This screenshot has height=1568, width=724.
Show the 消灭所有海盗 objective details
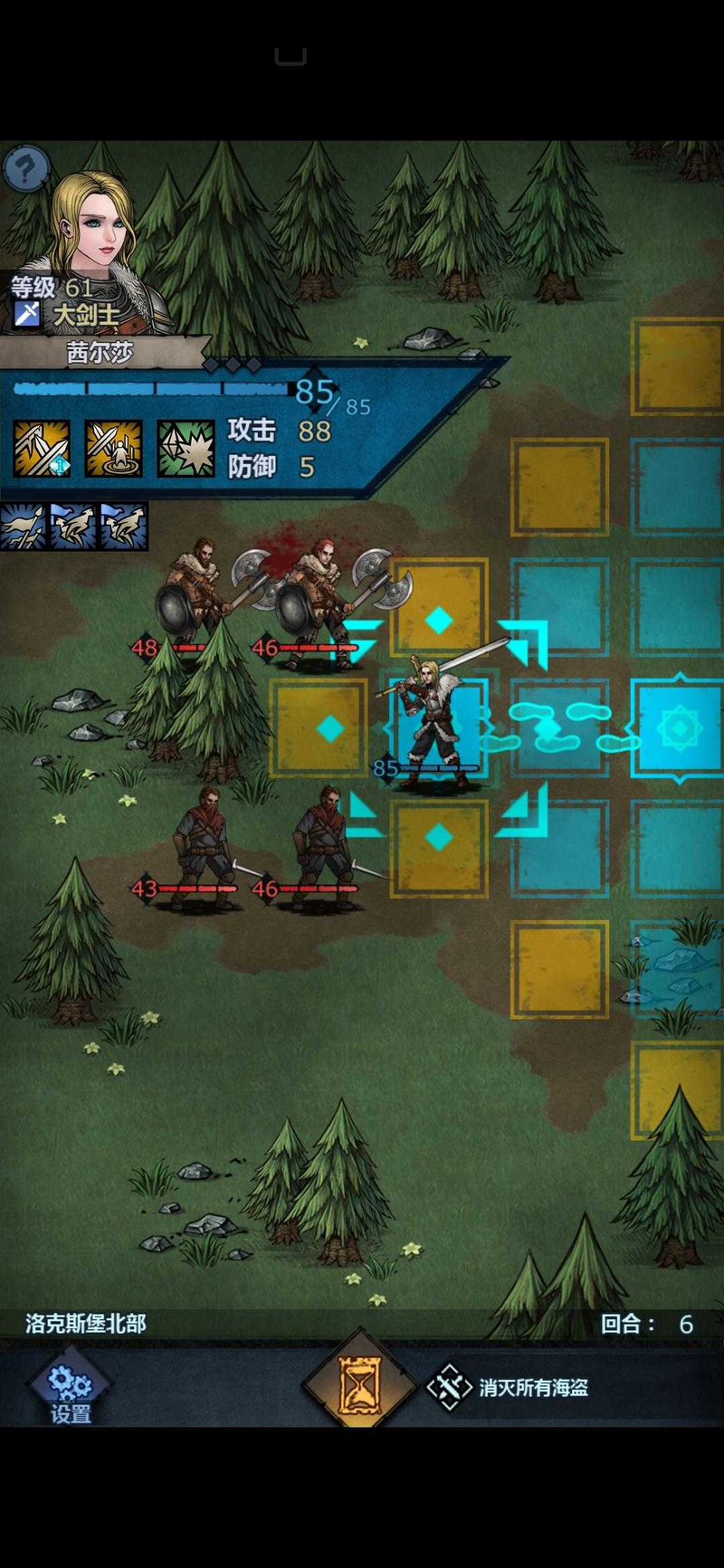coord(511,1387)
